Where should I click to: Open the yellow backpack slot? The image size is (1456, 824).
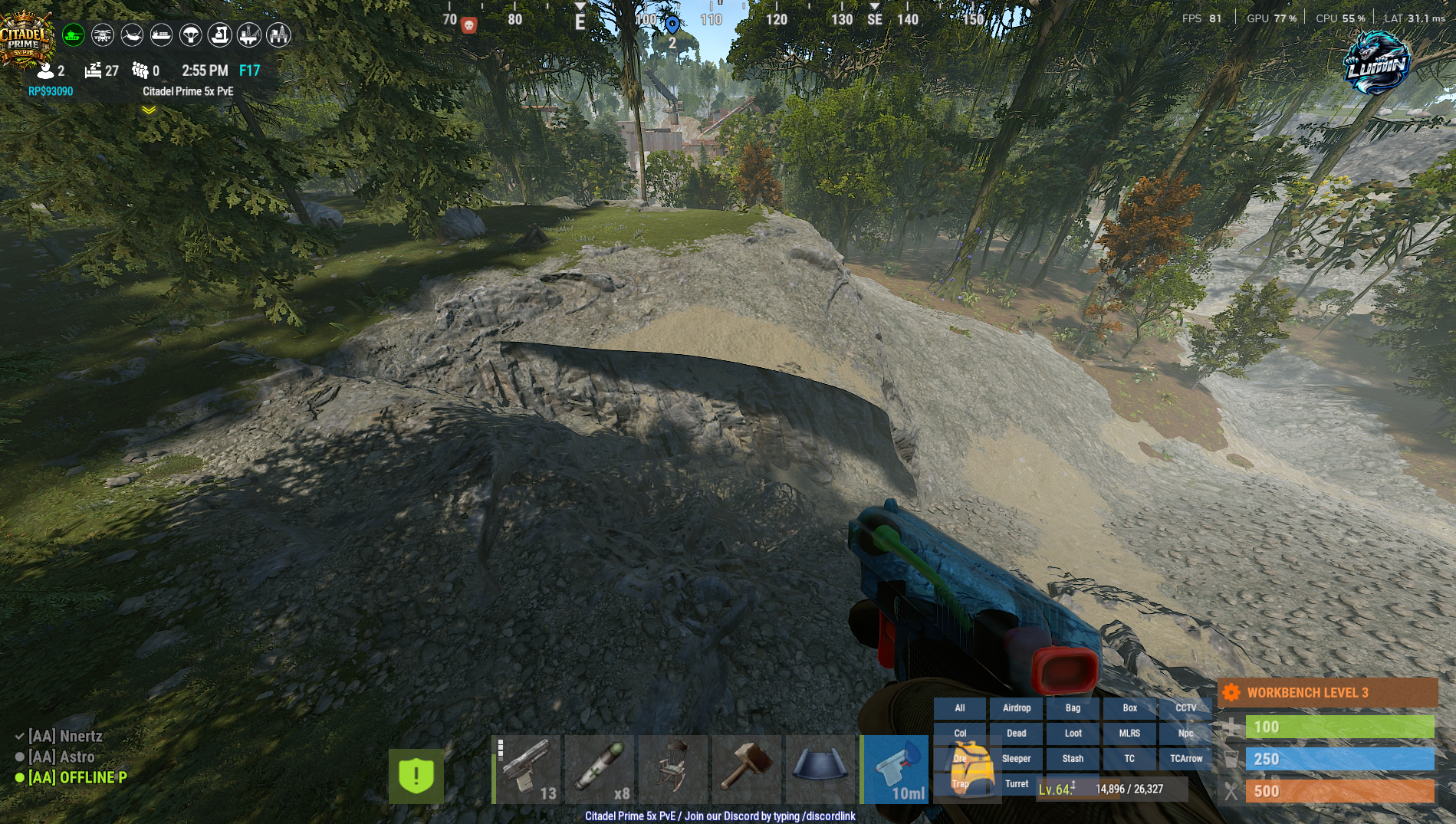(969, 769)
